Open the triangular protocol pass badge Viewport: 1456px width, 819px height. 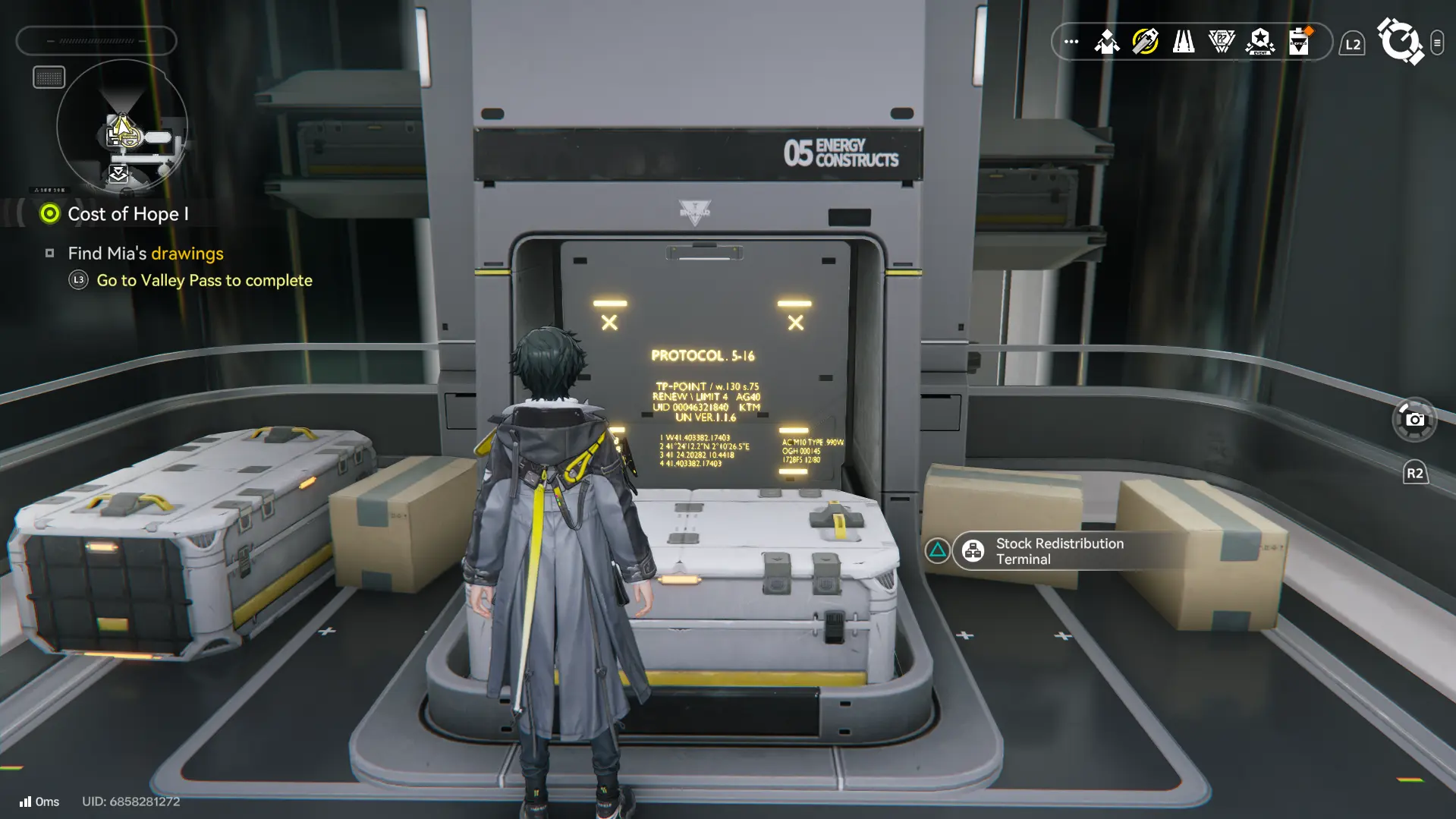[x=1222, y=42]
